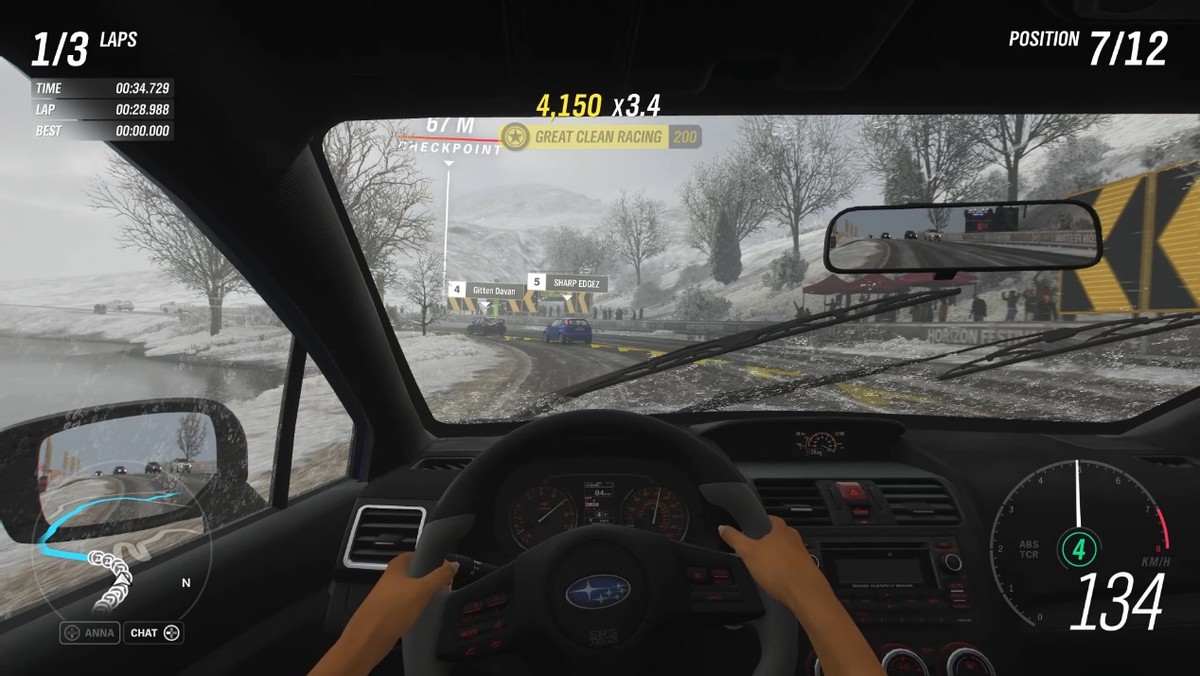Open the Chat button
This screenshot has height=676, width=1200.
pyautogui.click(x=153, y=633)
